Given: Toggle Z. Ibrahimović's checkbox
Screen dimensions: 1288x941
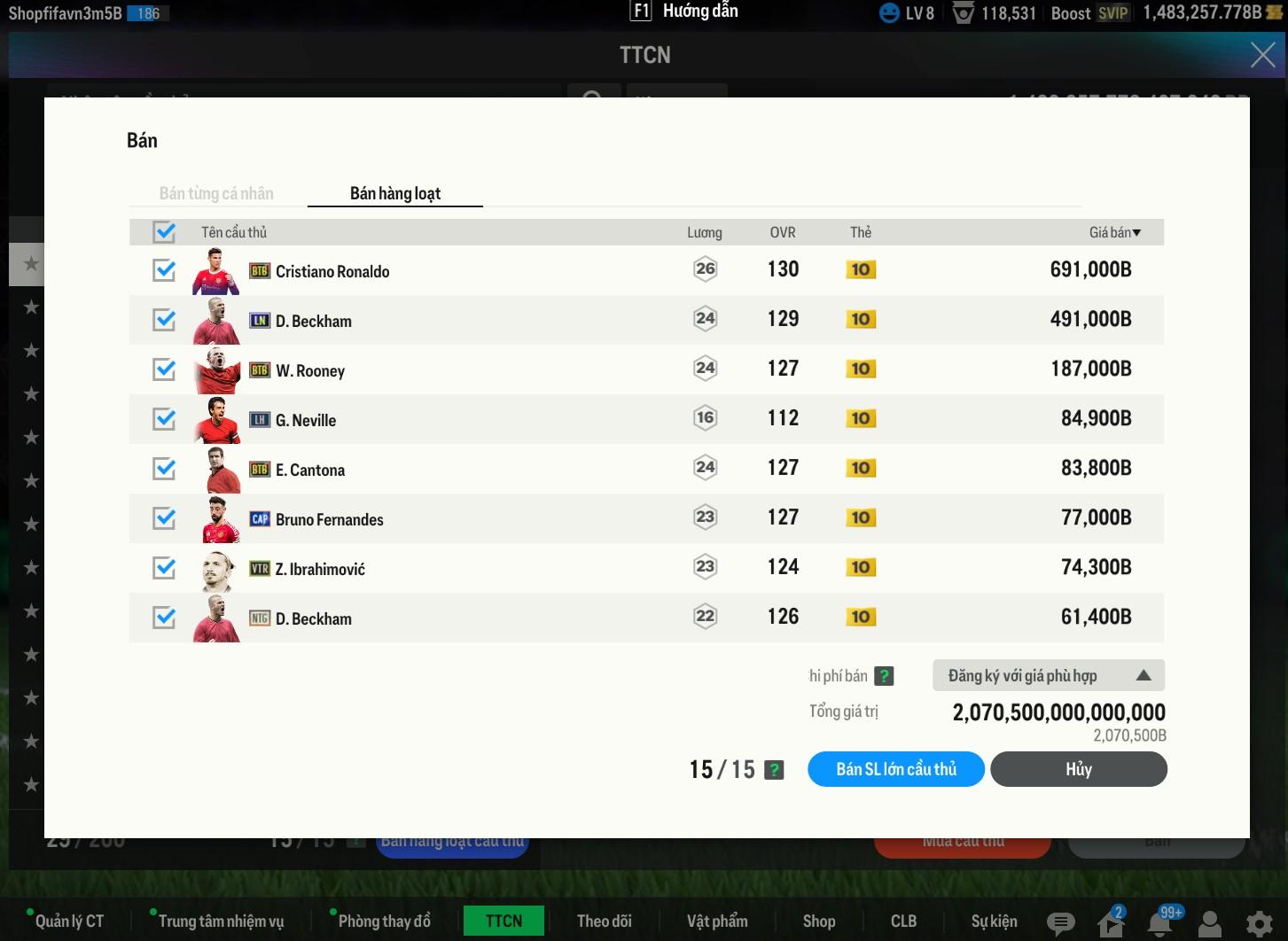Looking at the screenshot, I should [164, 568].
